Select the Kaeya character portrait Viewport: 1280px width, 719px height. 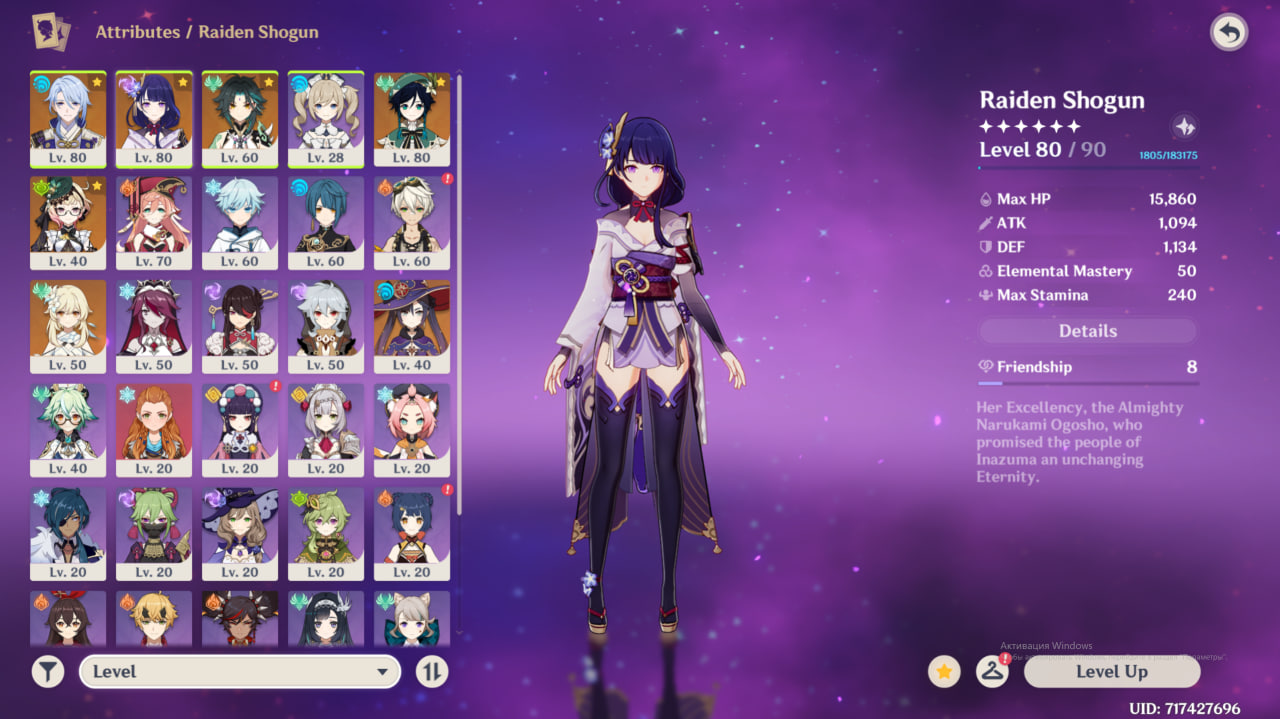point(68,534)
